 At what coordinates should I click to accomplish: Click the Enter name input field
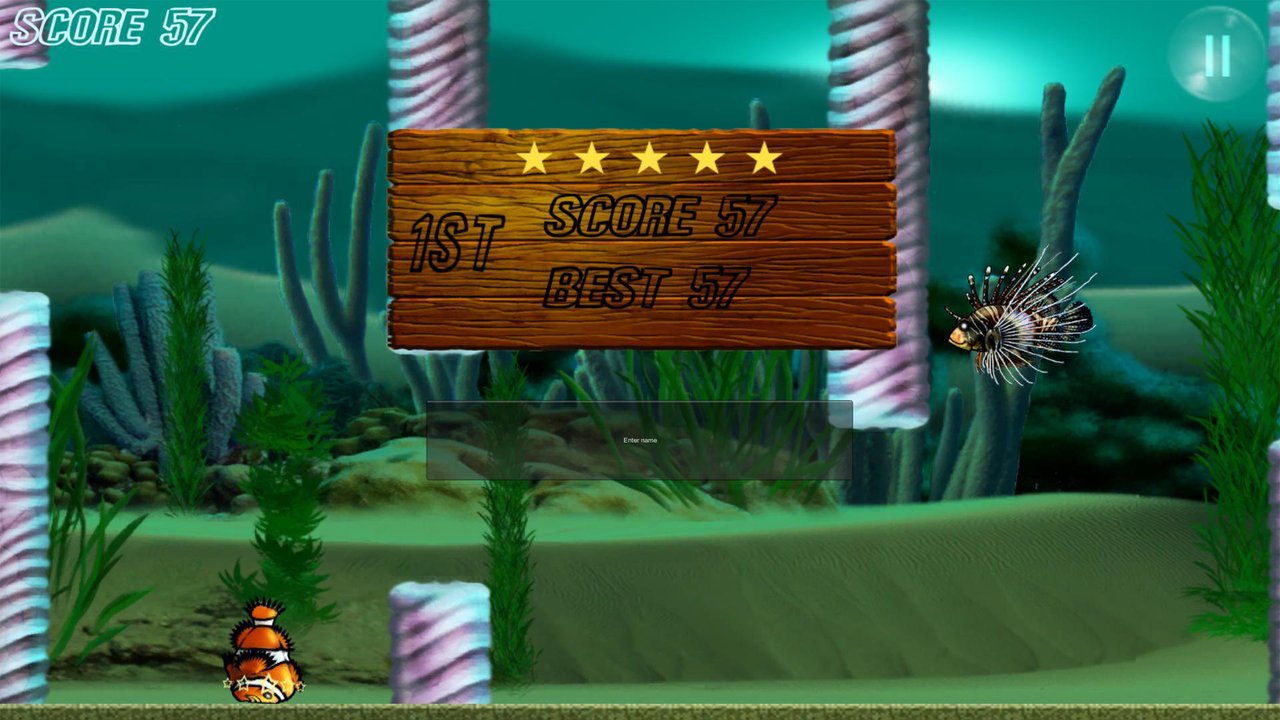tap(638, 439)
